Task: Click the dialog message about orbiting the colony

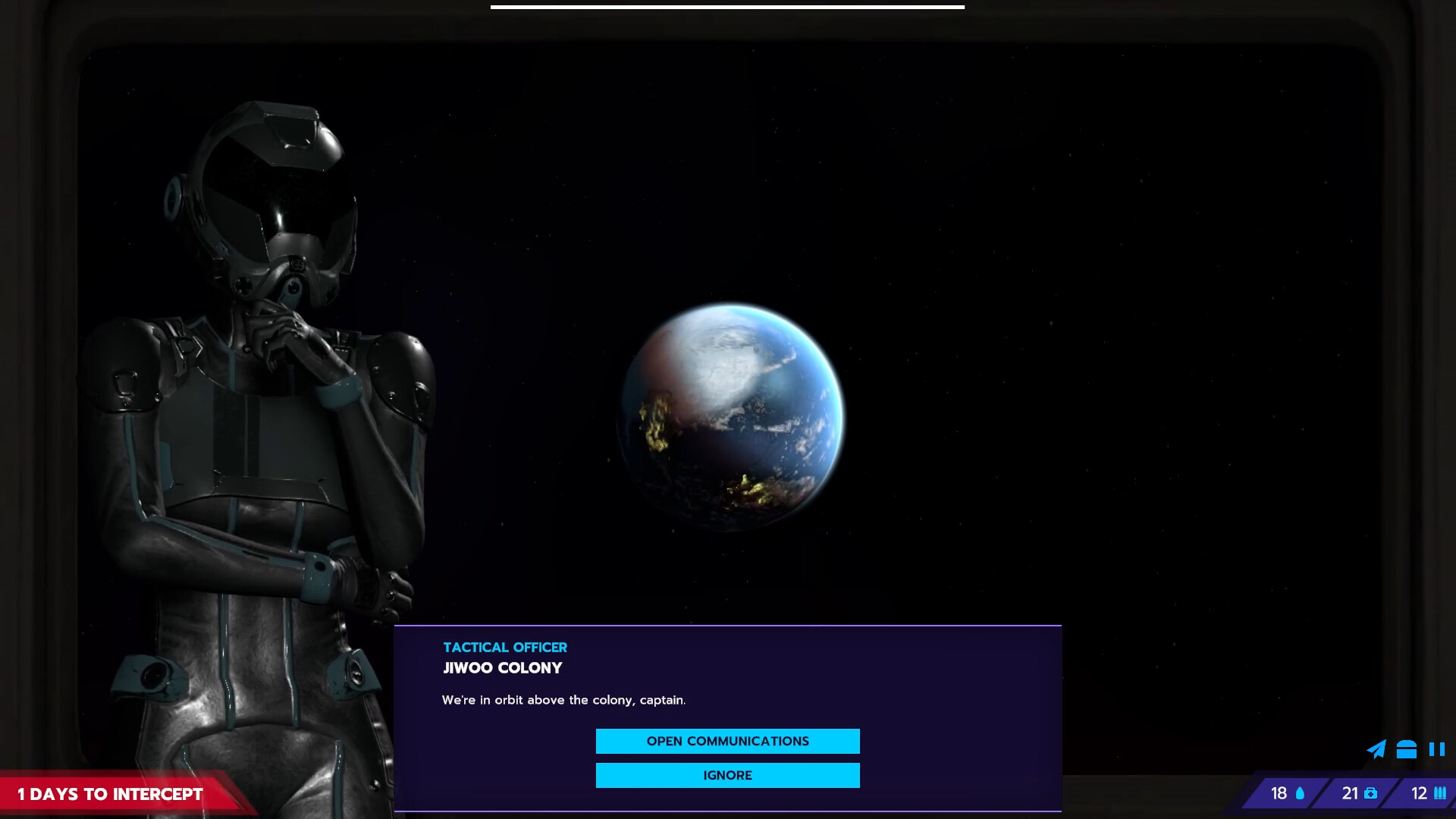Action: pos(563,699)
